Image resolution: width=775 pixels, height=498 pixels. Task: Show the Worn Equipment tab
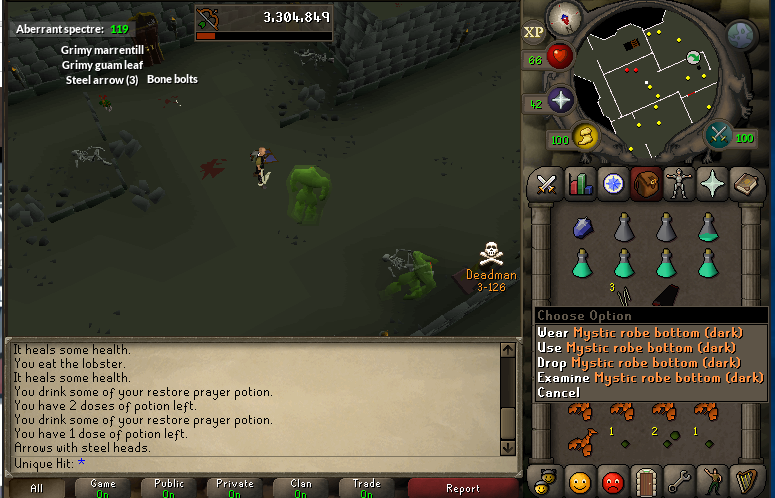click(679, 184)
